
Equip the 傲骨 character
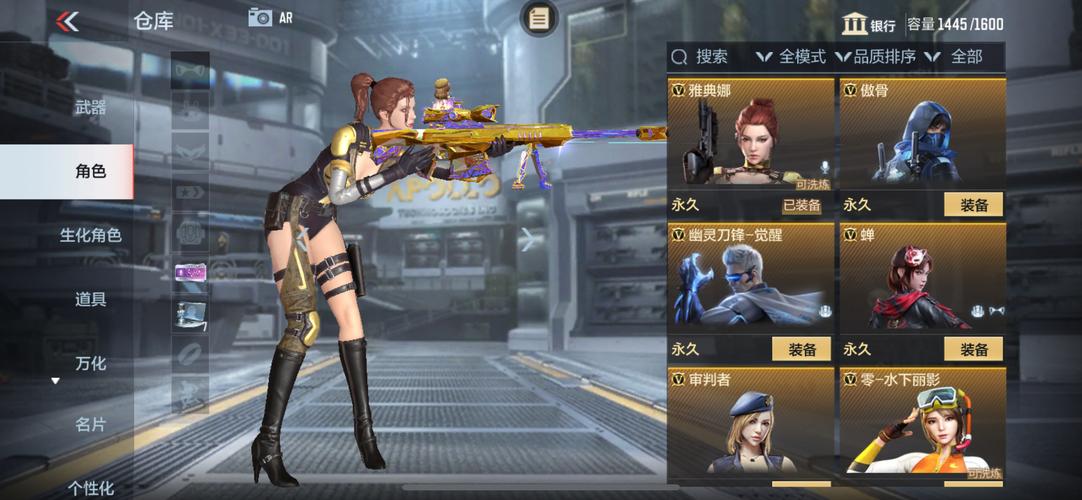(x=973, y=205)
